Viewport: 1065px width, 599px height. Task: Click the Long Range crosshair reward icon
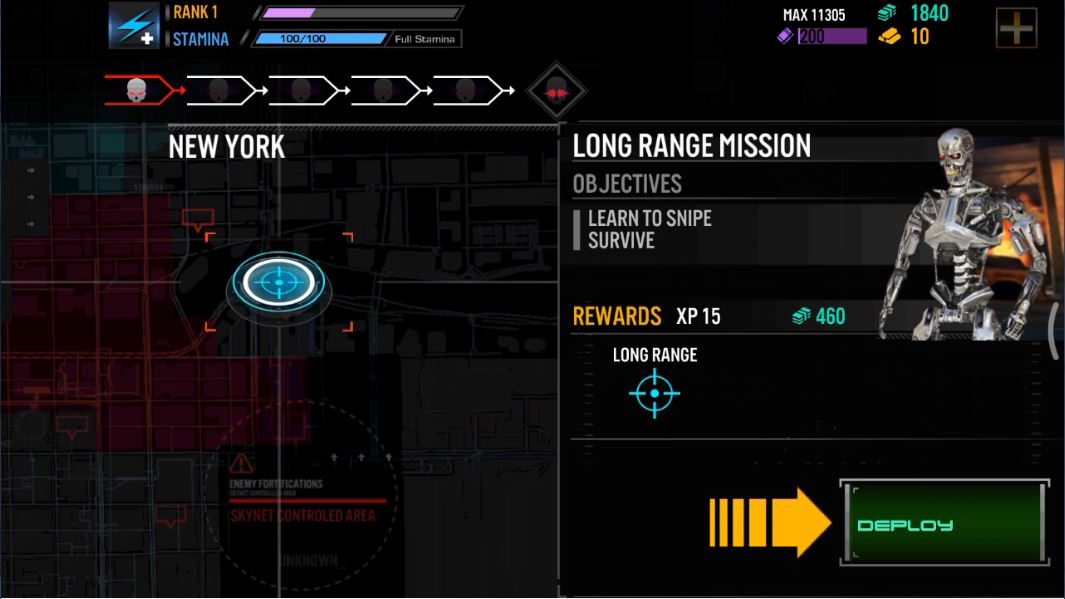coord(654,393)
